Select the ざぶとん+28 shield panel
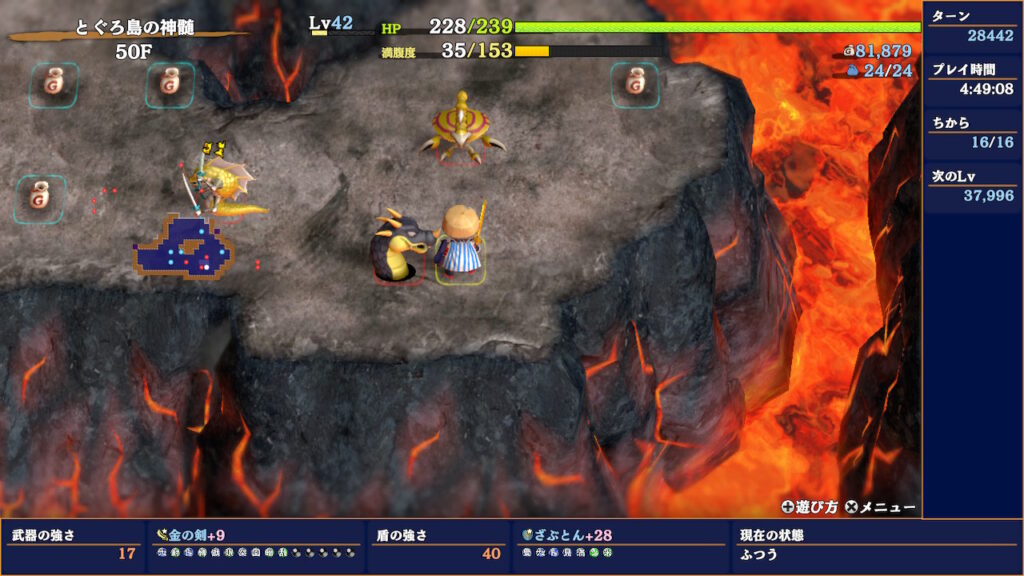 coord(620,544)
